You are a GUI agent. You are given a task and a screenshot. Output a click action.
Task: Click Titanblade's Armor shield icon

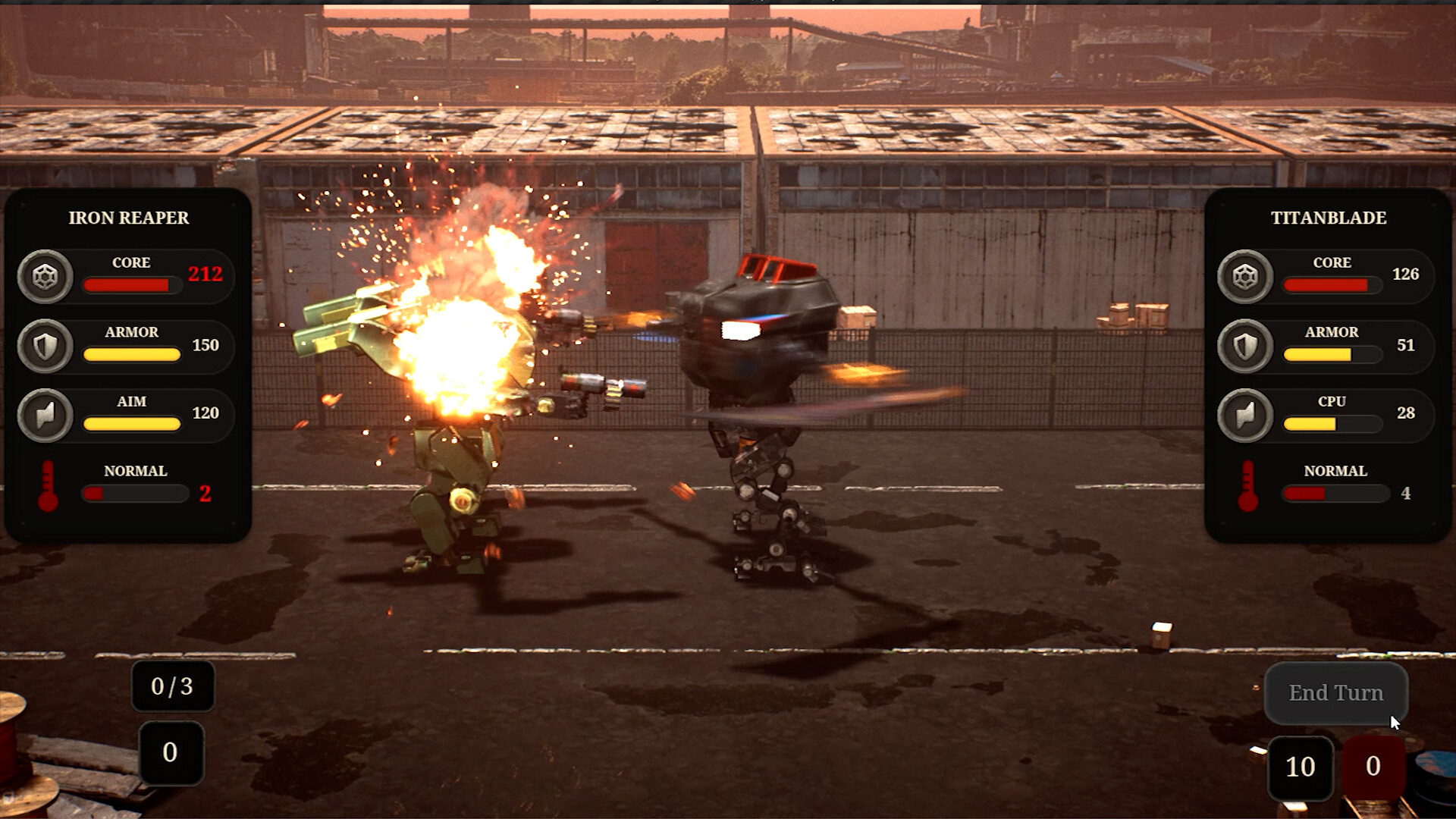[x=1244, y=345]
